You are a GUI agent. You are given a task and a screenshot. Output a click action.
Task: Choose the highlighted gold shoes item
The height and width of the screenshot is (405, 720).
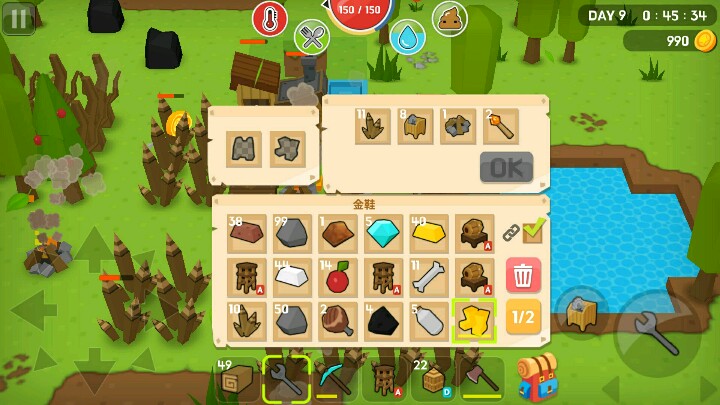473,320
